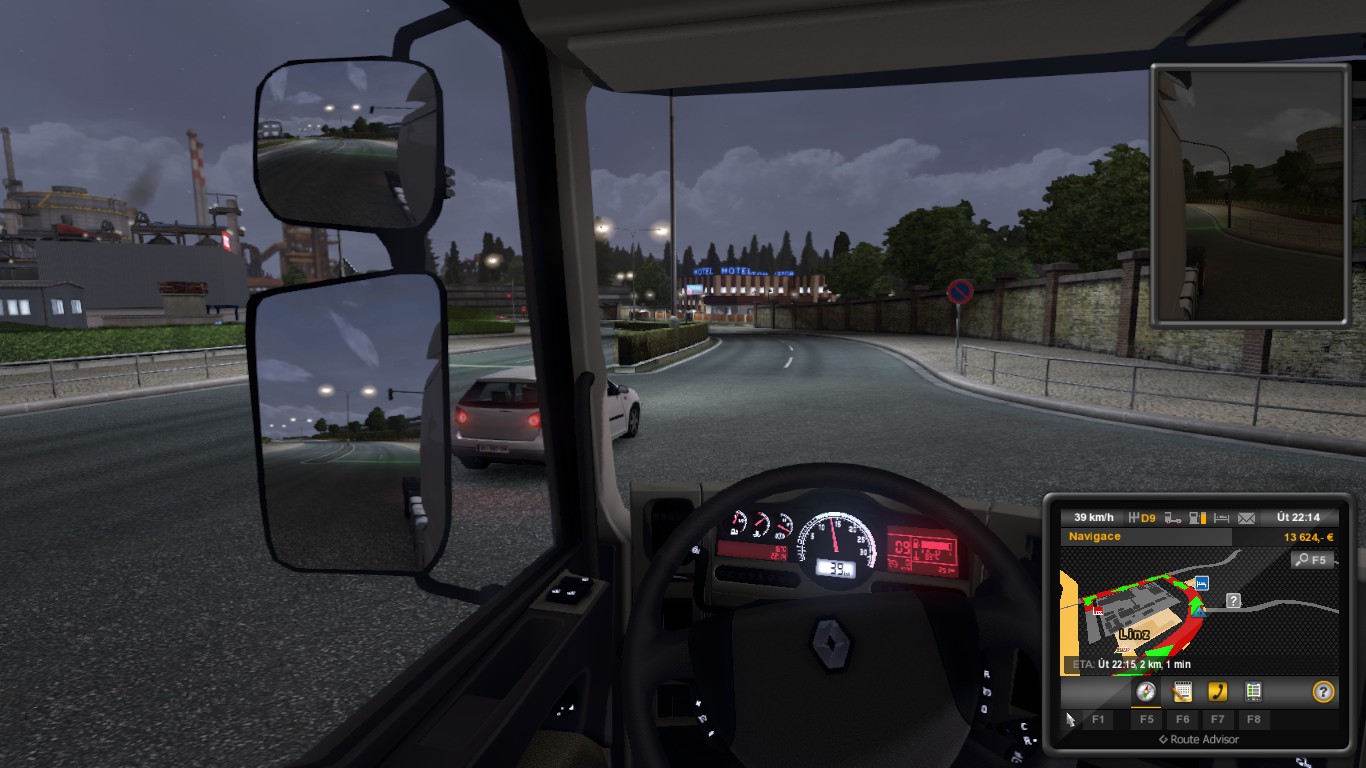
Task: Click the D9 gear indicator
Action: coord(1145,517)
